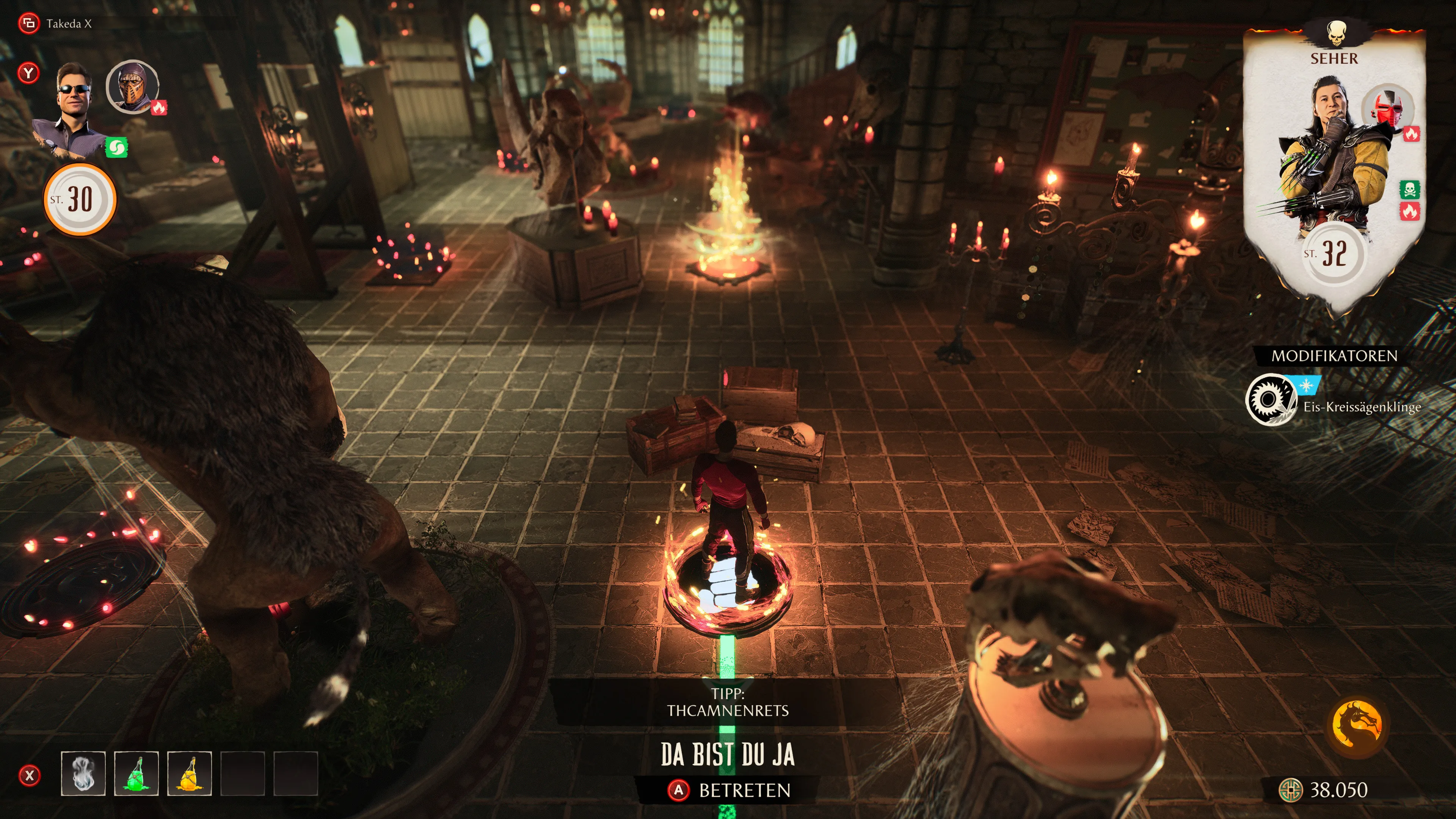The image size is (1456, 819).
Task: Open the Takeda X window label
Action: pos(68,24)
